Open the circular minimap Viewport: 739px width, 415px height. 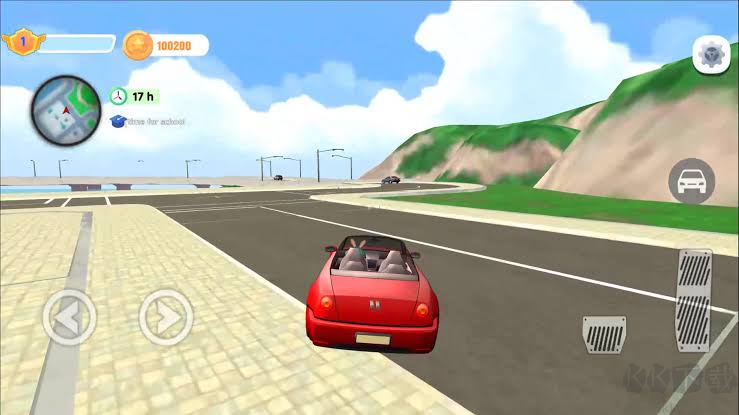65,109
